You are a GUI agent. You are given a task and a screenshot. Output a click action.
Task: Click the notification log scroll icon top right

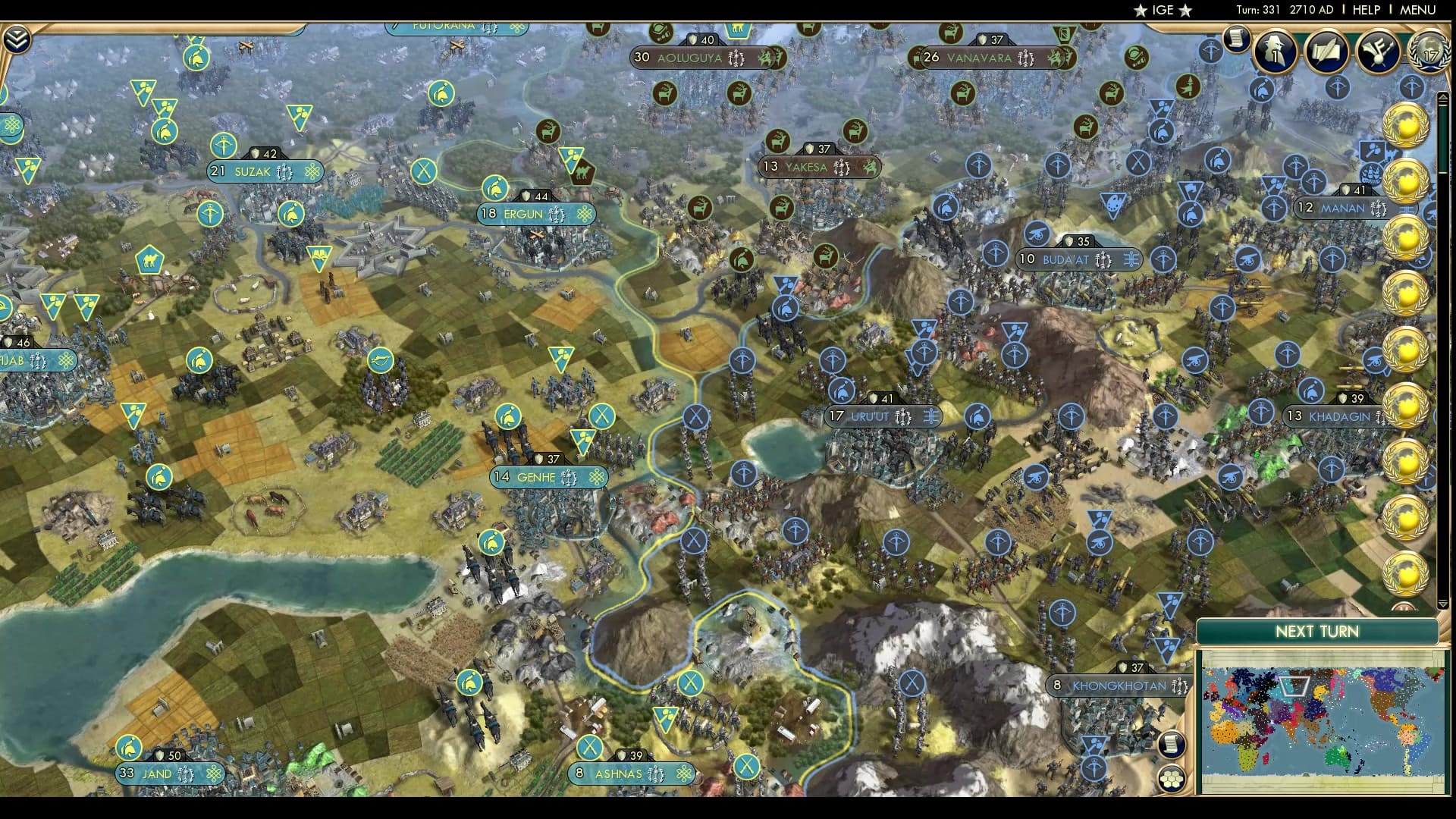[x=1238, y=38]
